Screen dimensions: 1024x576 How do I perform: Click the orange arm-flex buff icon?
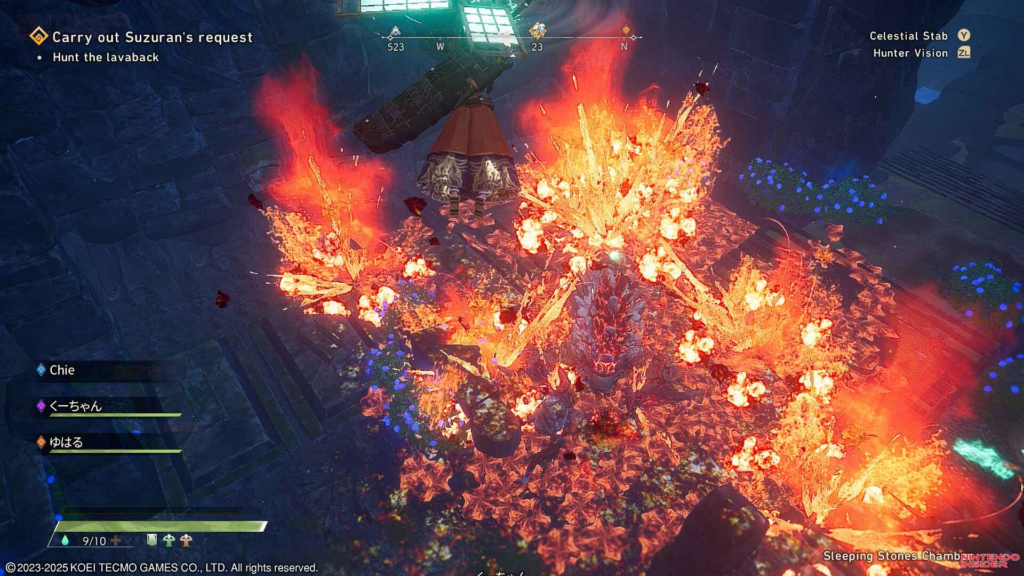pos(185,541)
